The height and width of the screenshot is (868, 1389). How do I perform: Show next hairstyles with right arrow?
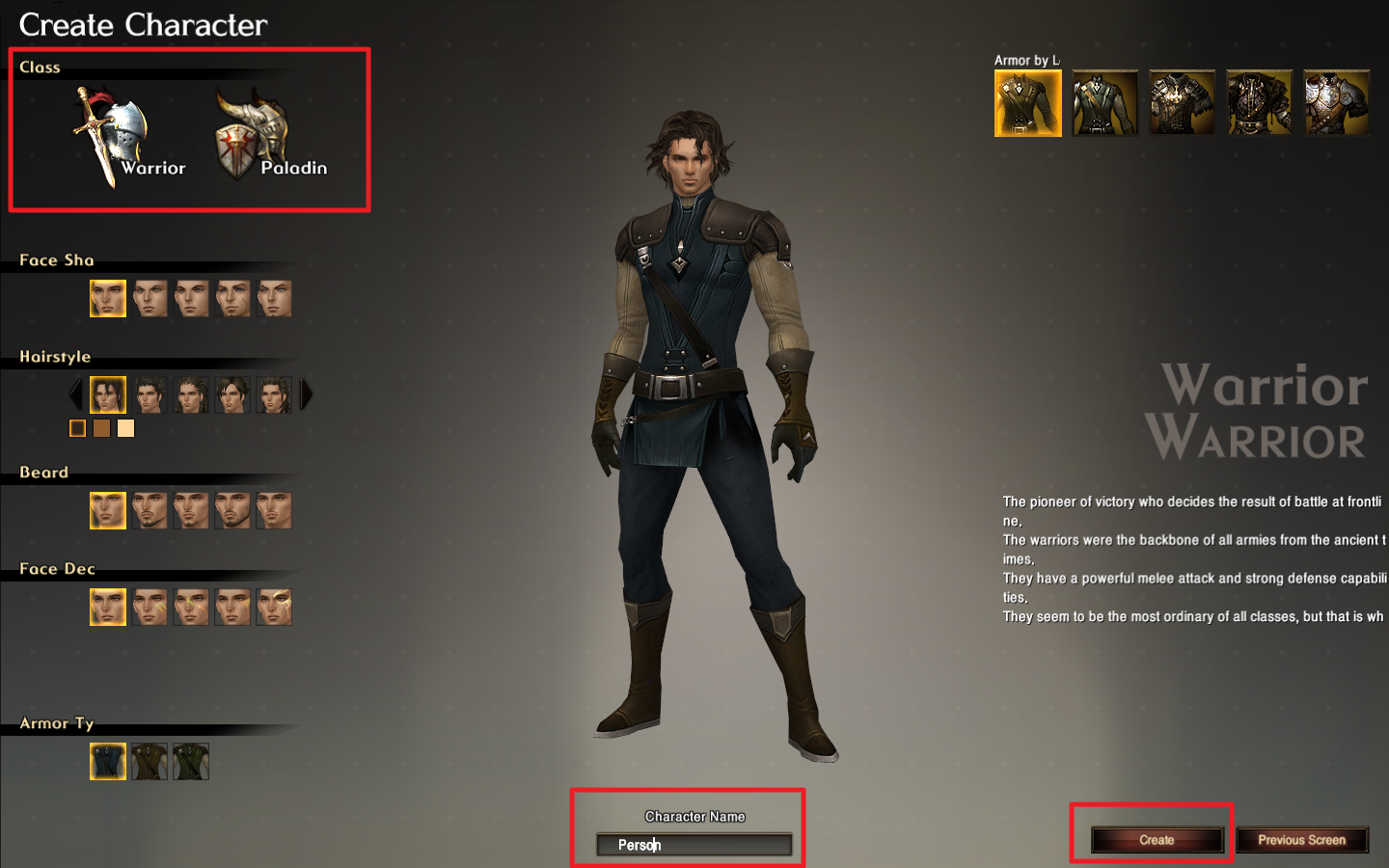pyautogui.click(x=307, y=394)
